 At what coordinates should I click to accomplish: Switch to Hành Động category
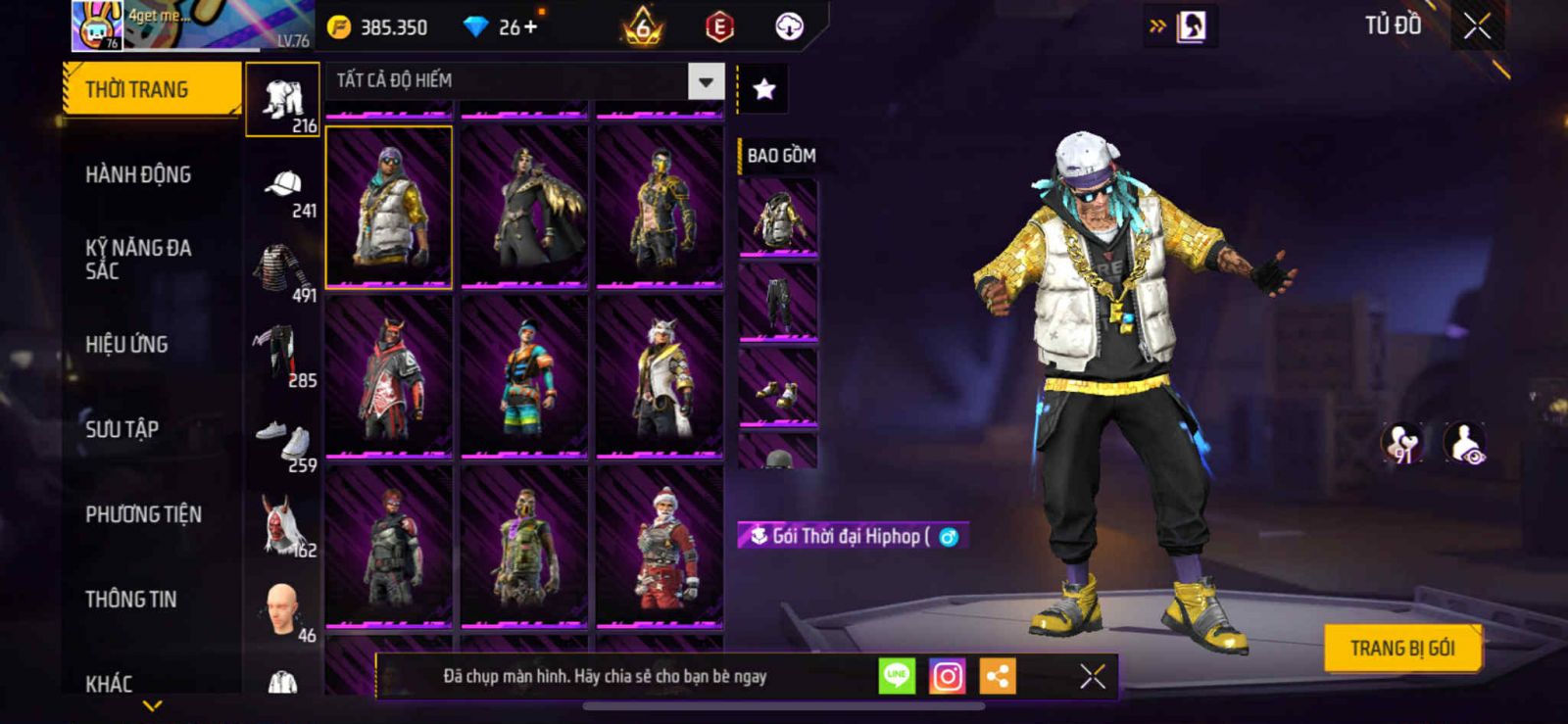click(x=138, y=175)
